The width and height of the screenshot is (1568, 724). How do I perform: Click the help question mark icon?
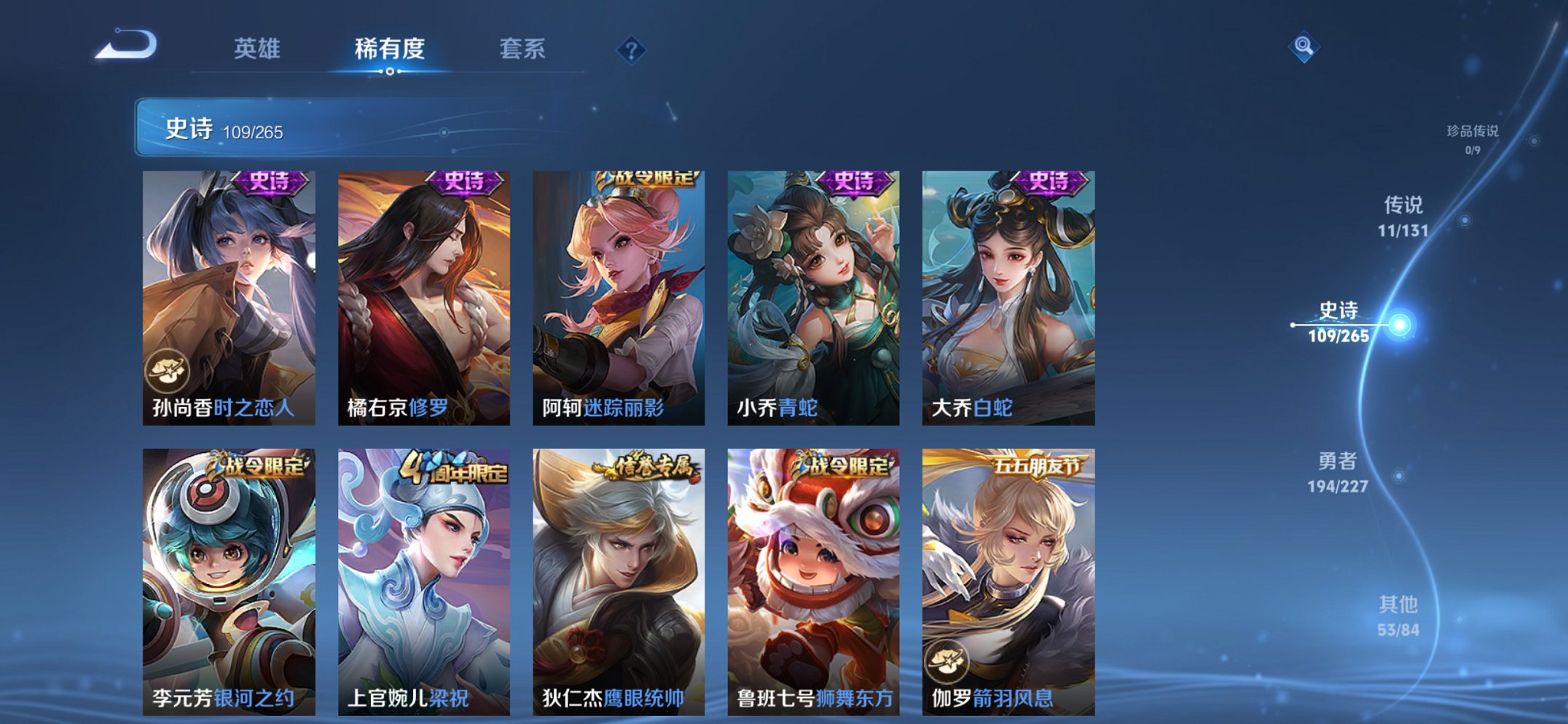(632, 50)
